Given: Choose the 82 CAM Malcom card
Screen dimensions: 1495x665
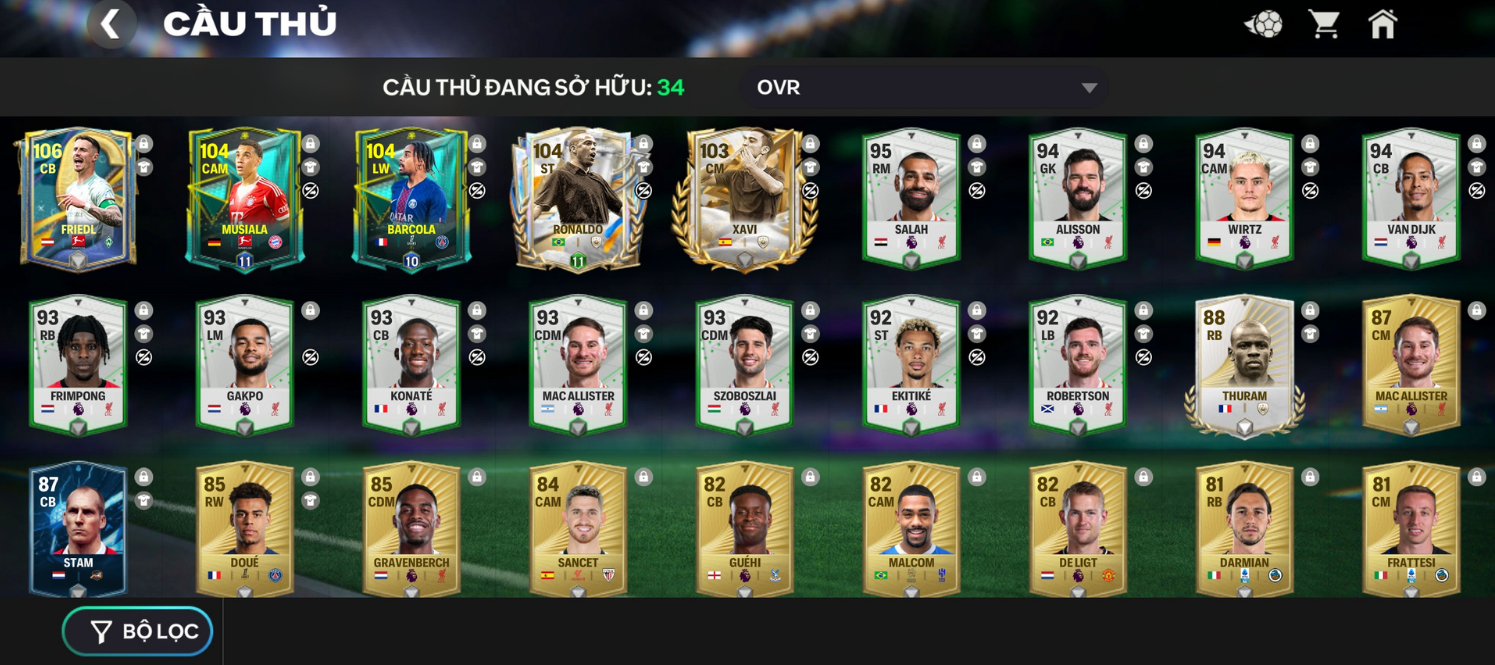Looking at the screenshot, I should click(x=911, y=530).
